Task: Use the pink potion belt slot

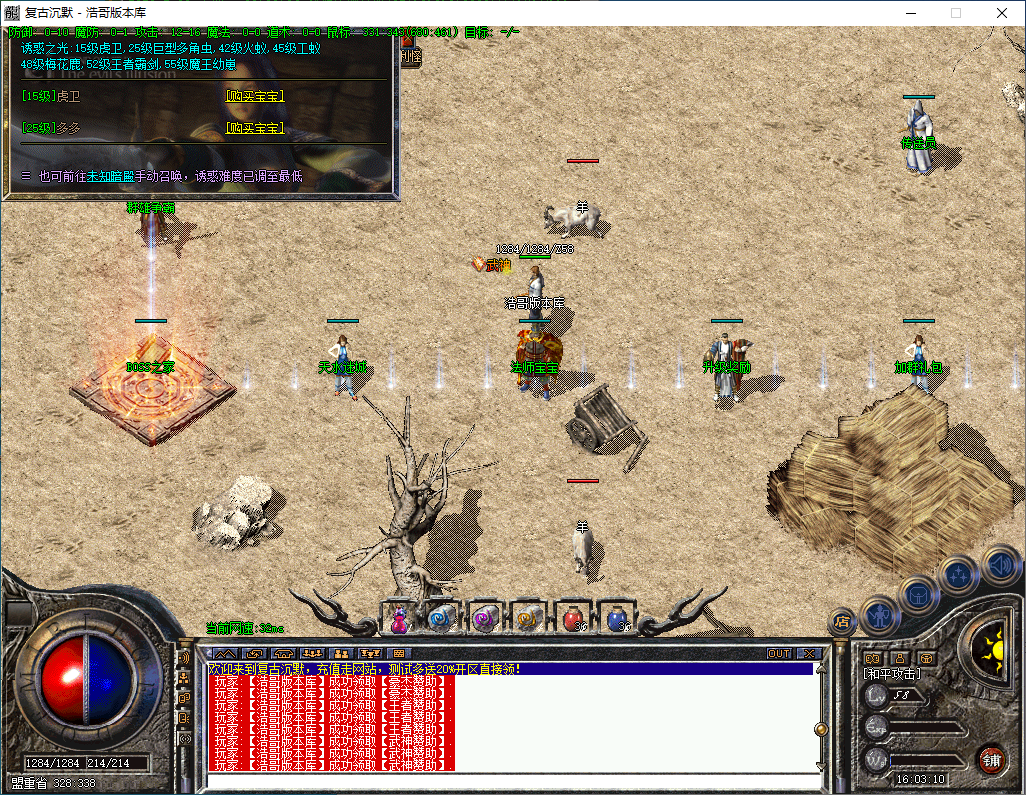Action: [400, 619]
